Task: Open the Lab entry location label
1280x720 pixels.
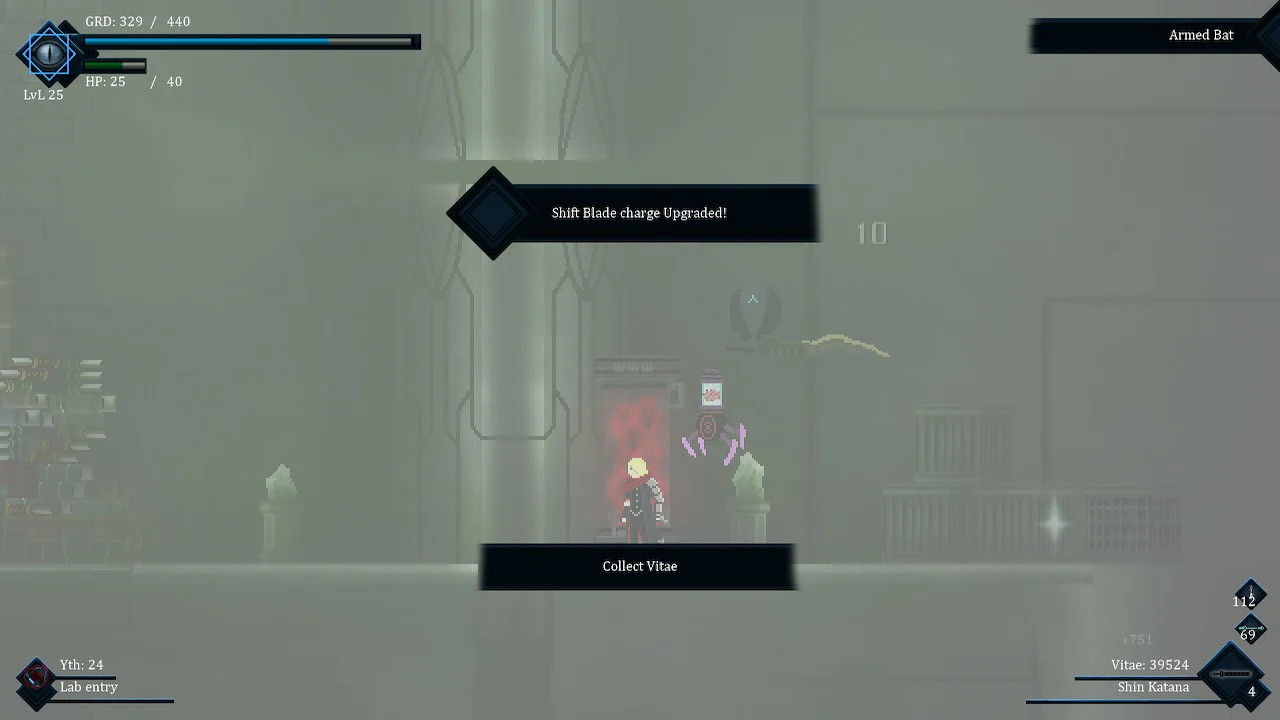Action: pos(88,687)
